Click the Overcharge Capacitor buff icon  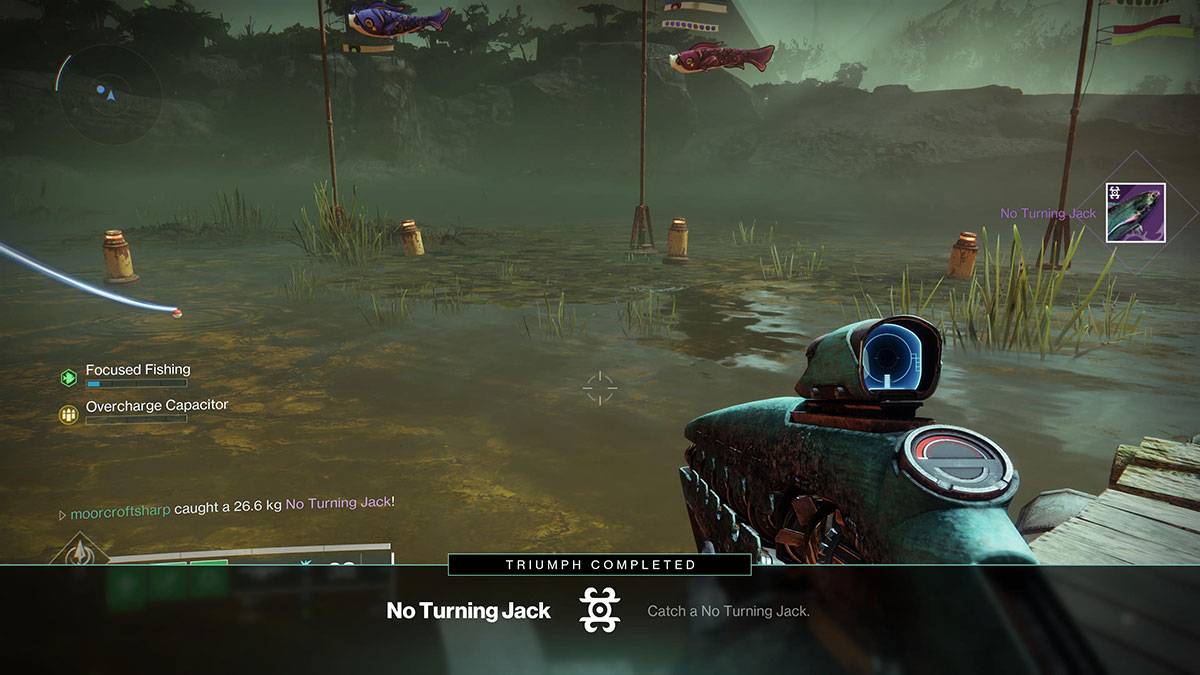pyautogui.click(x=69, y=413)
